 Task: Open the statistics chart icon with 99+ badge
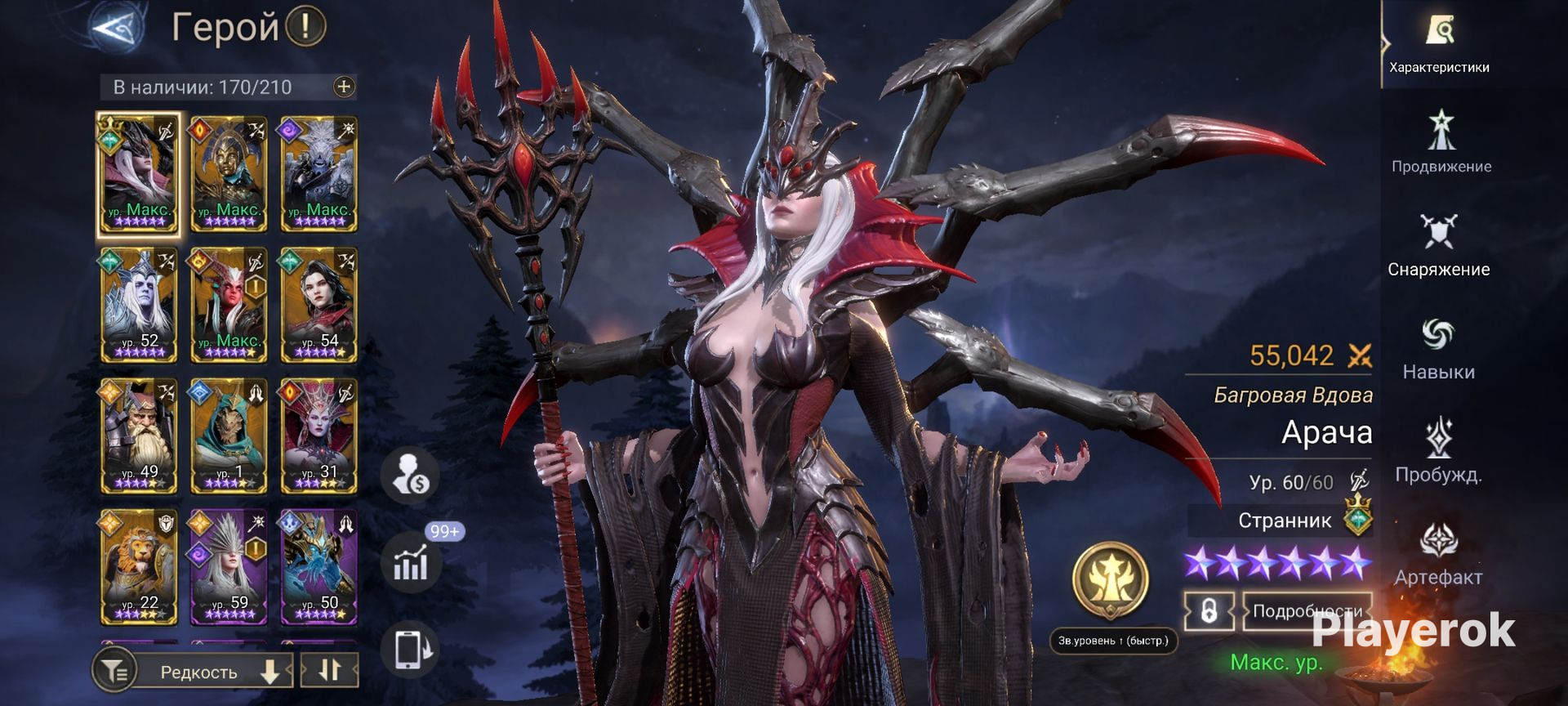[x=411, y=563]
